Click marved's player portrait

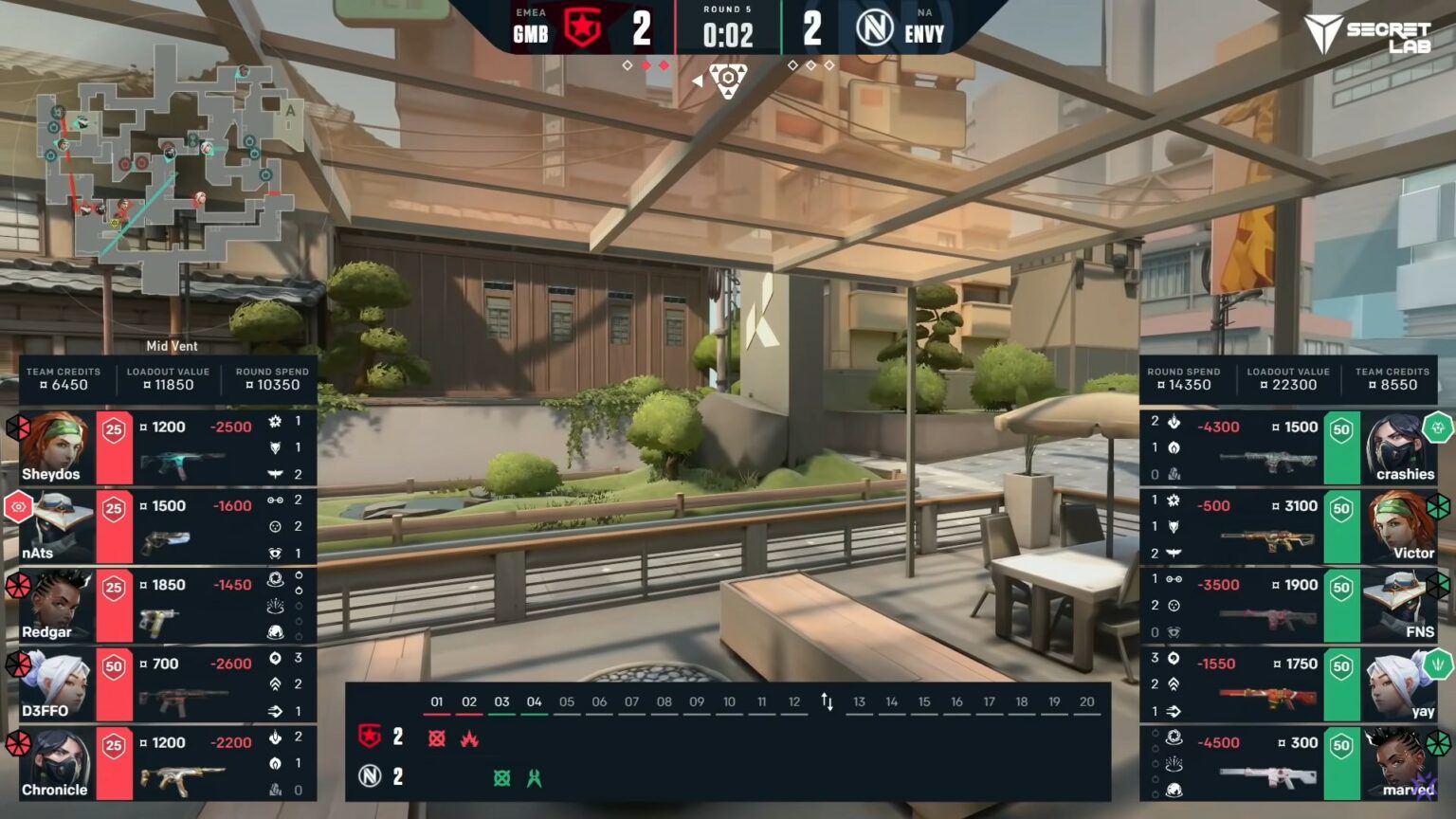click(1399, 761)
